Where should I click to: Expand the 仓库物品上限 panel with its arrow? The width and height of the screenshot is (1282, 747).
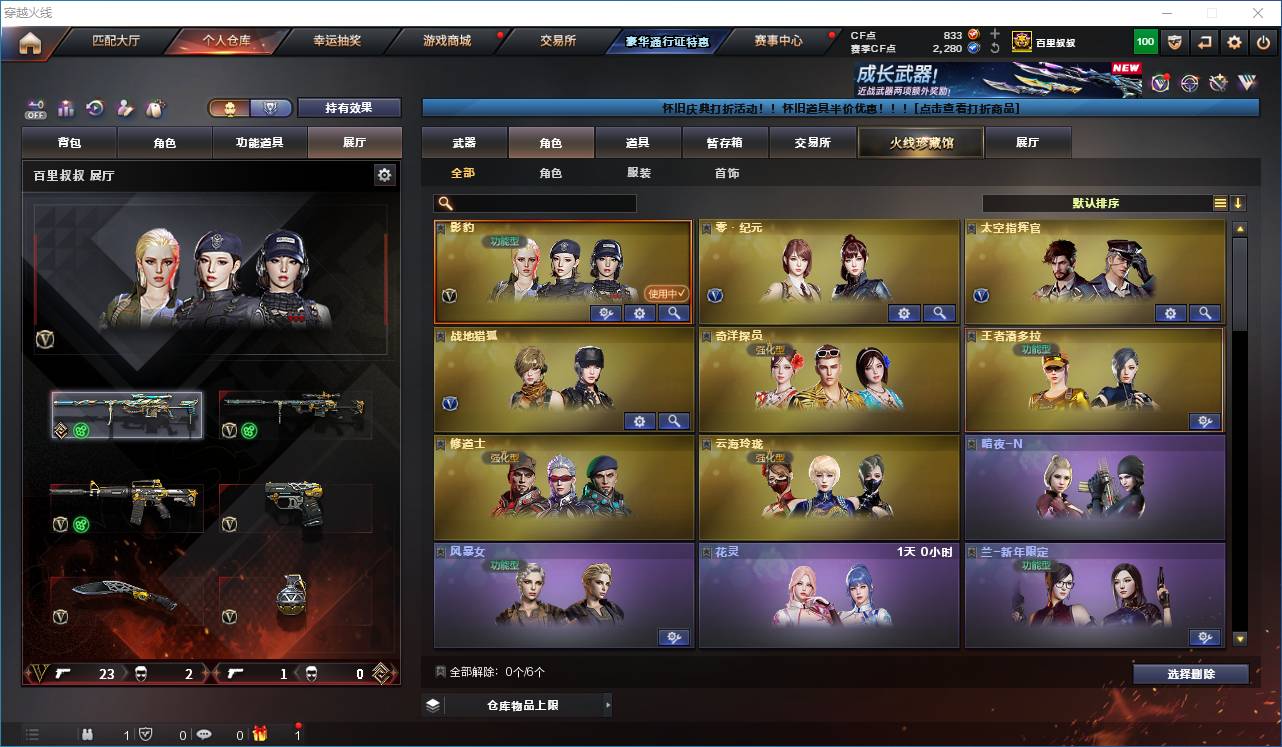point(608,704)
